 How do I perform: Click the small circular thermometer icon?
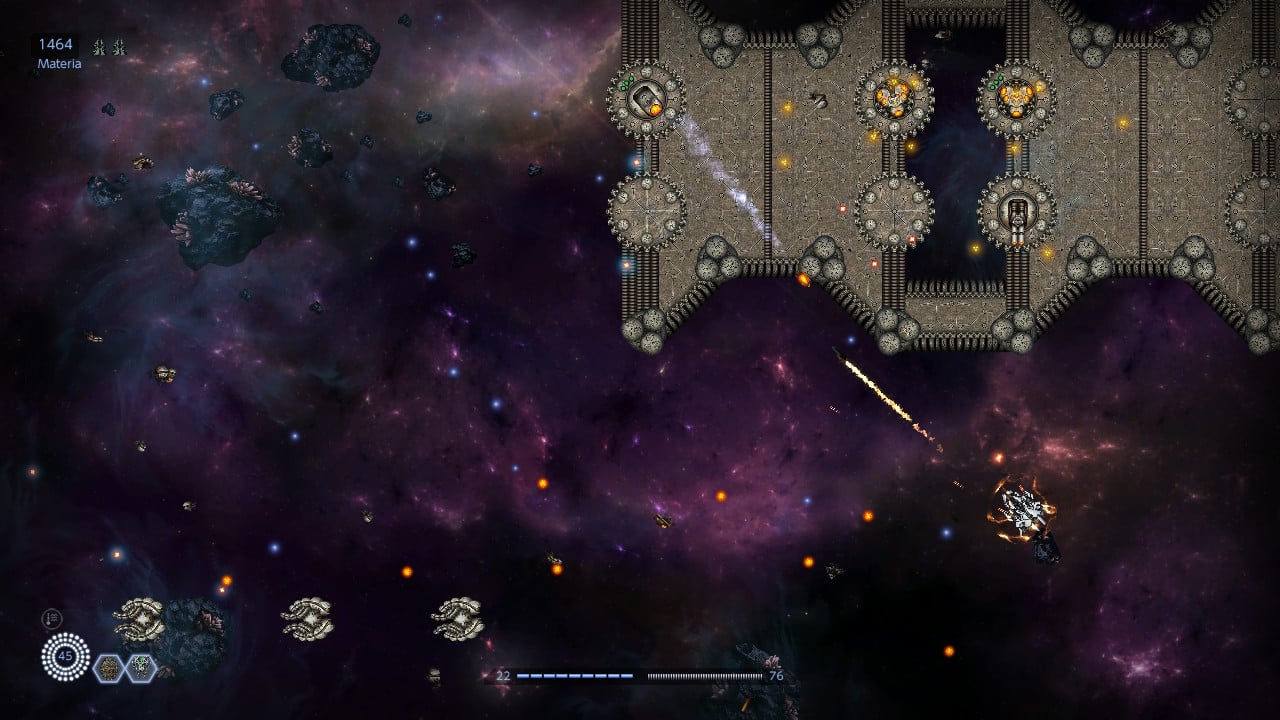51,619
